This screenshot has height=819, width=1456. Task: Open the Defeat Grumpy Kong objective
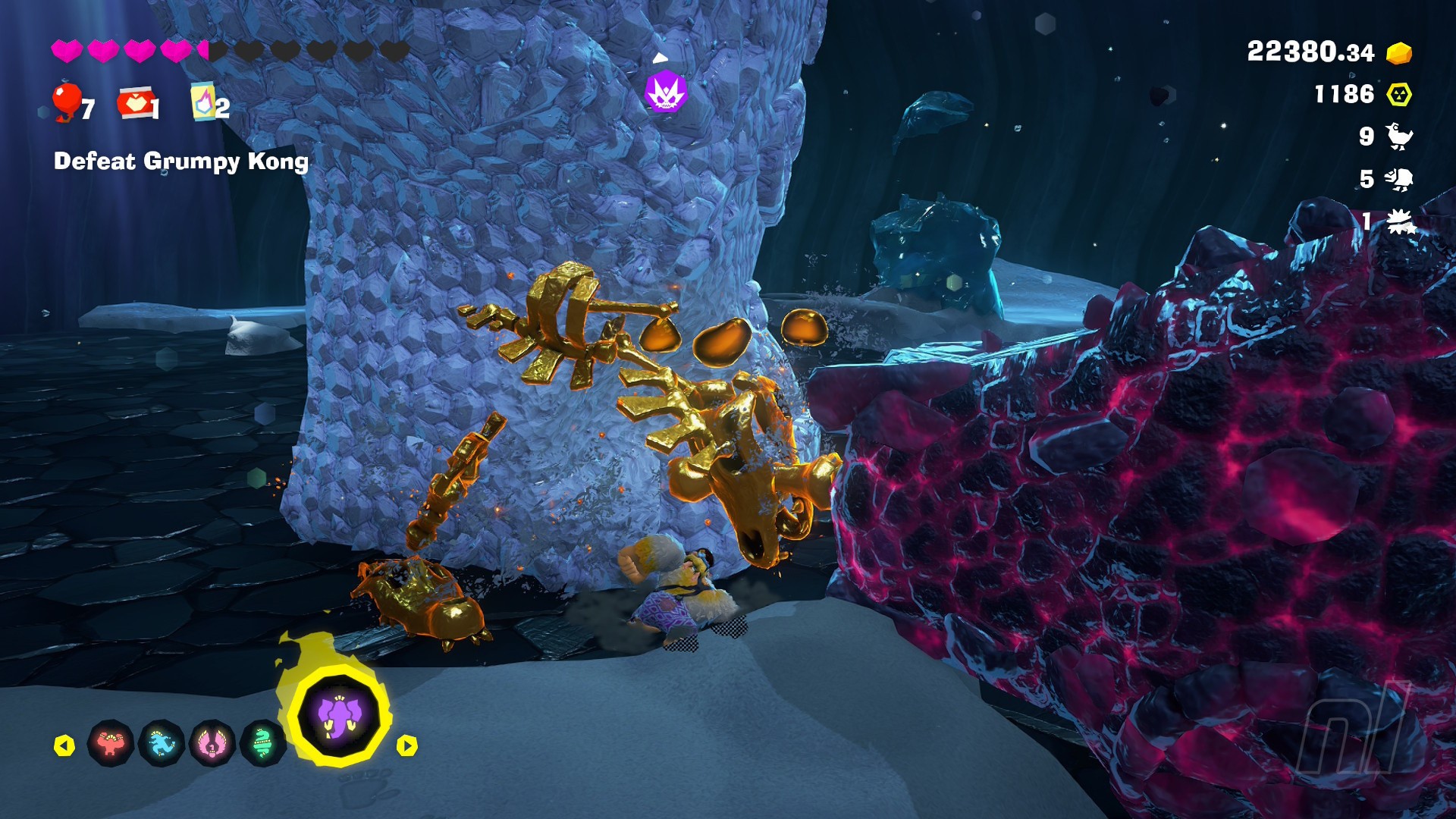click(x=181, y=162)
